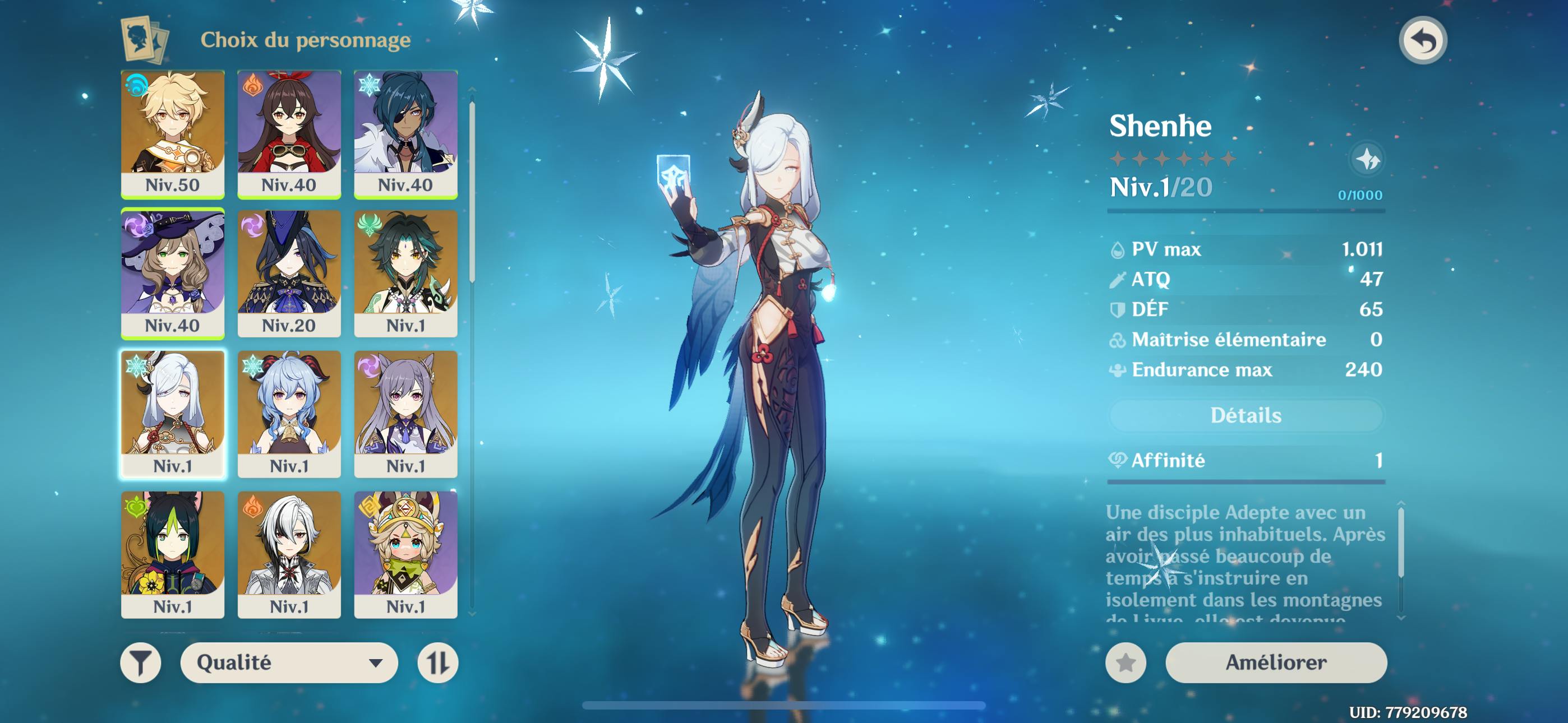Screen dimensions: 1568x723
Task: Select Arlecchino's black-and-white haired portrait
Action: tap(289, 554)
